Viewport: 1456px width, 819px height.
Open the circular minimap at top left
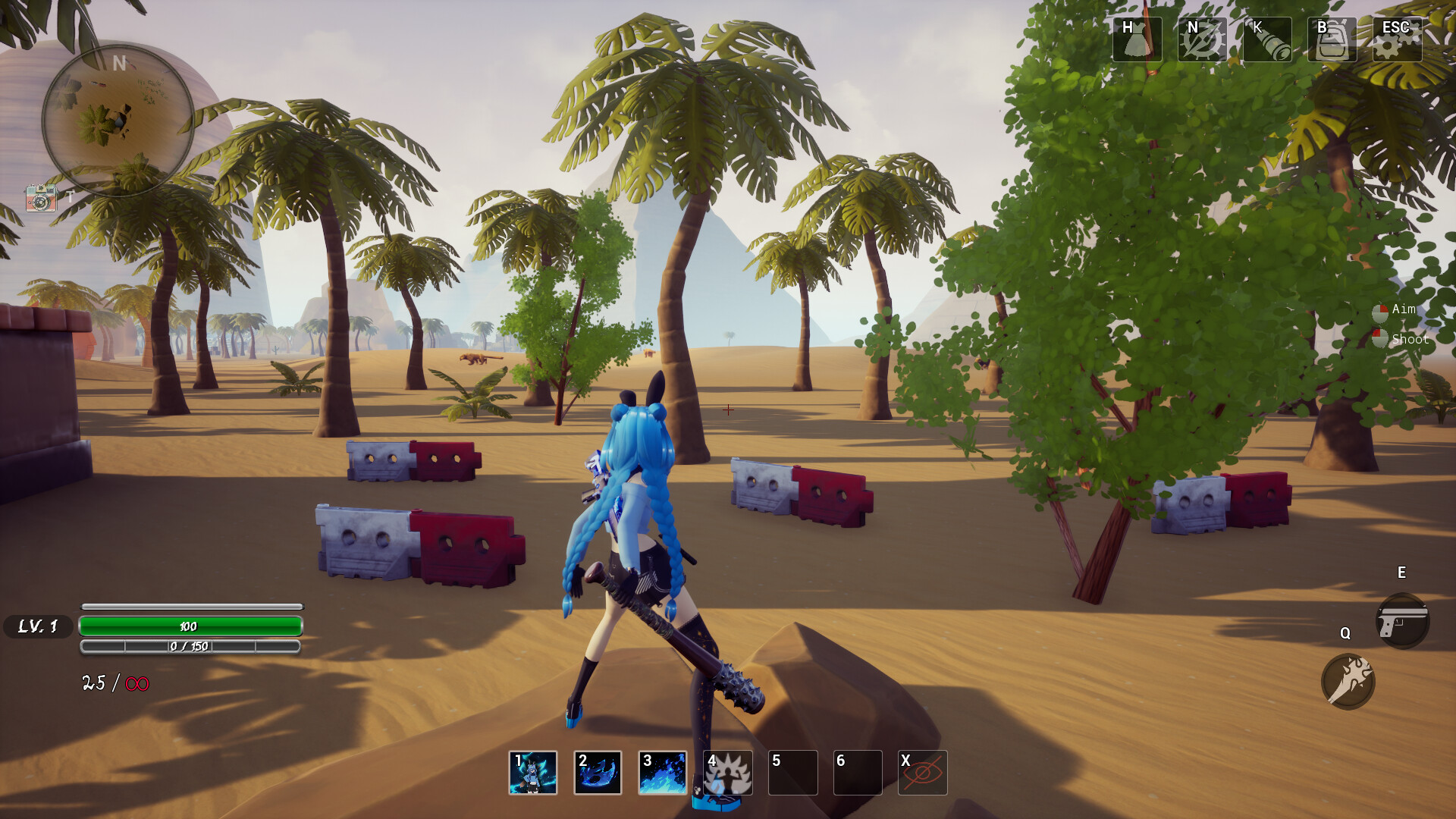121,121
